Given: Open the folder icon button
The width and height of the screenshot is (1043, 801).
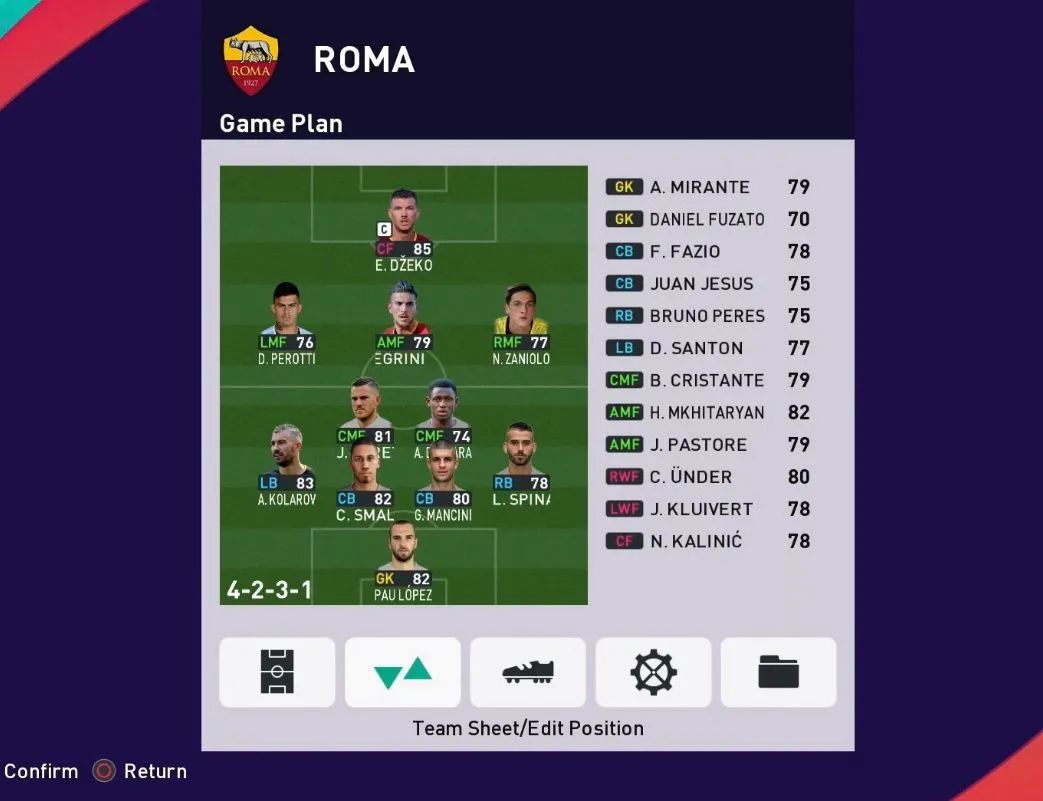Looking at the screenshot, I should pyautogui.click(x=779, y=672).
